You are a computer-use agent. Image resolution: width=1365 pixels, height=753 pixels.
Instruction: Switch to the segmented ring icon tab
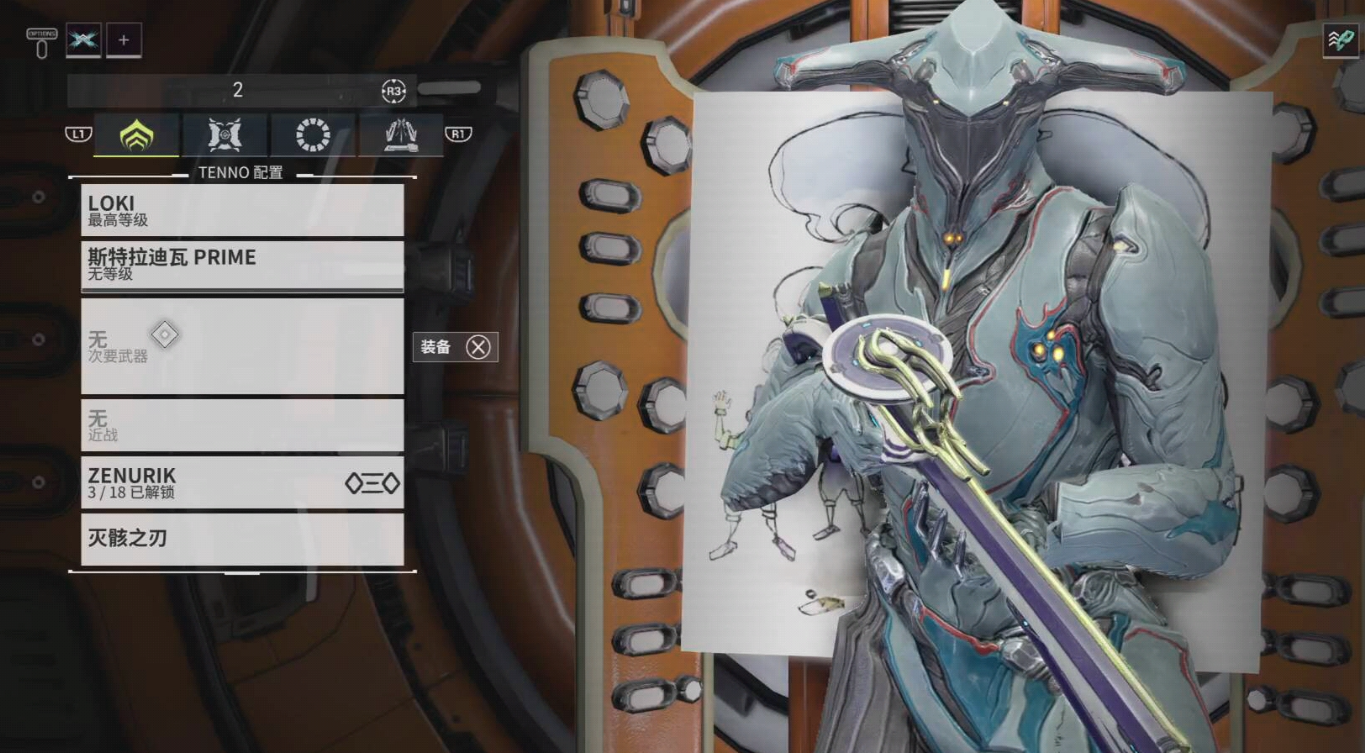click(x=313, y=135)
